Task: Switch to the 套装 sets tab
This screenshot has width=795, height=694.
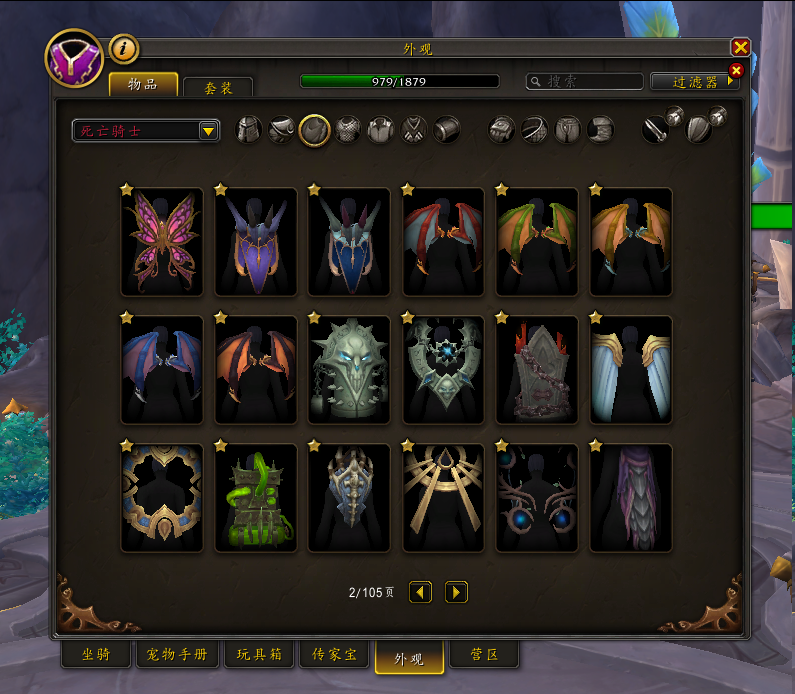Action: (217, 88)
